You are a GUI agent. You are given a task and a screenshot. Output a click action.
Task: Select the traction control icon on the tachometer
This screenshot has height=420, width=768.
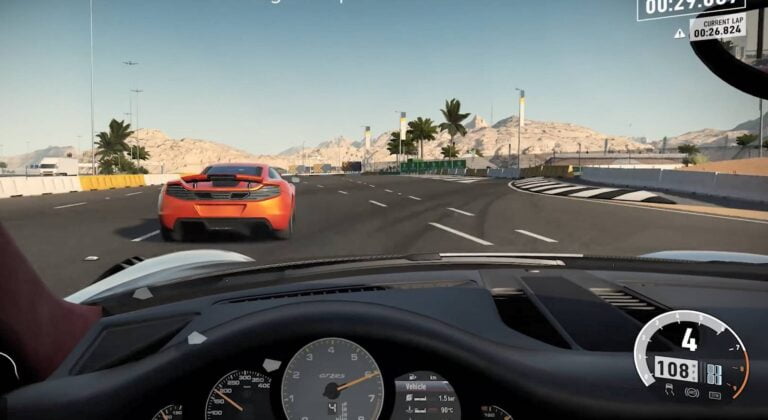(669, 391)
